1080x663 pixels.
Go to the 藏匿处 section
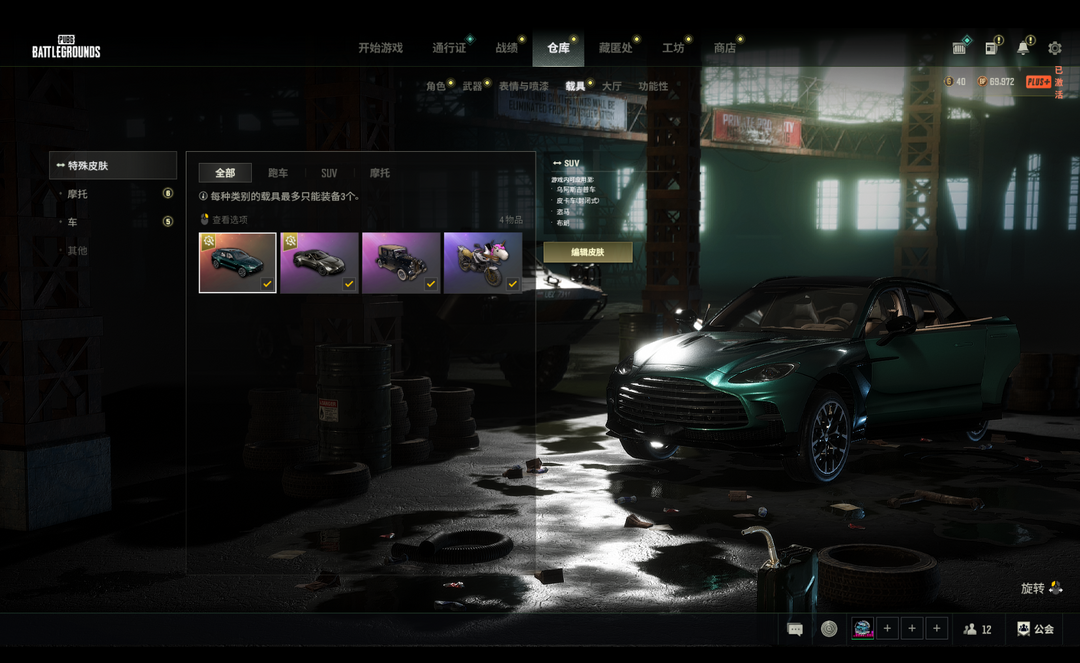click(x=615, y=48)
